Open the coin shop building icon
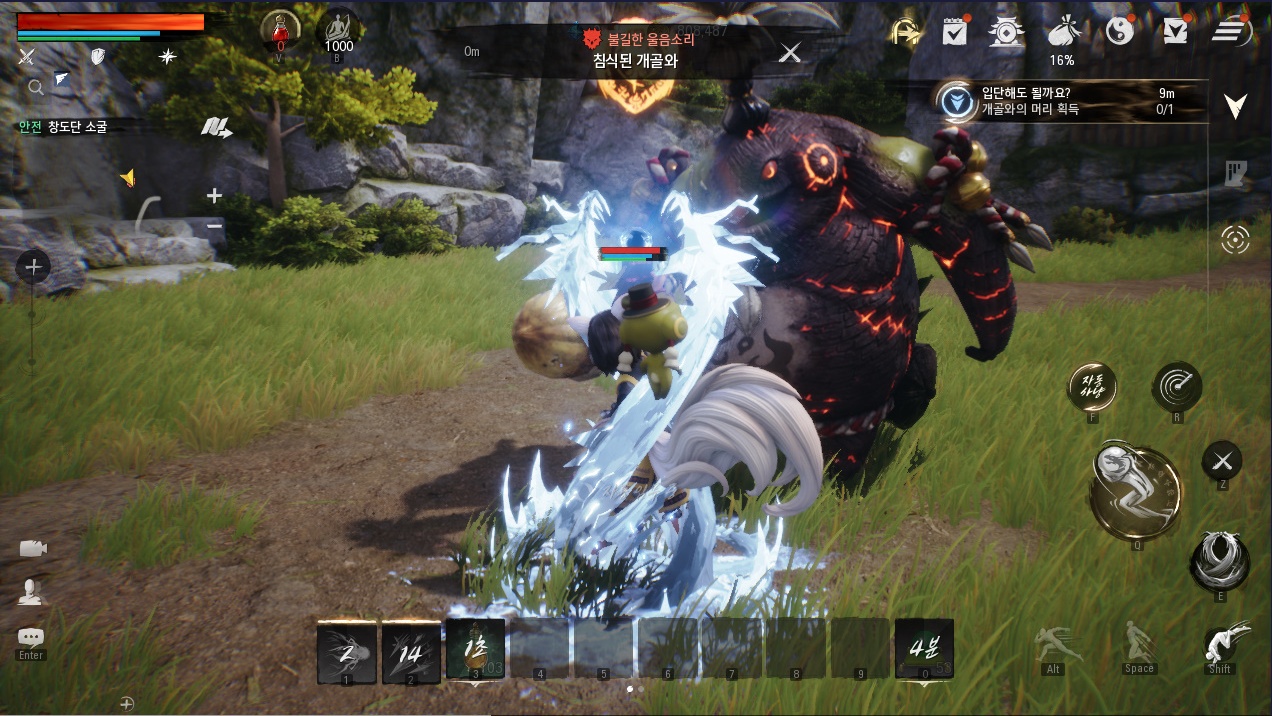 (x=1005, y=32)
